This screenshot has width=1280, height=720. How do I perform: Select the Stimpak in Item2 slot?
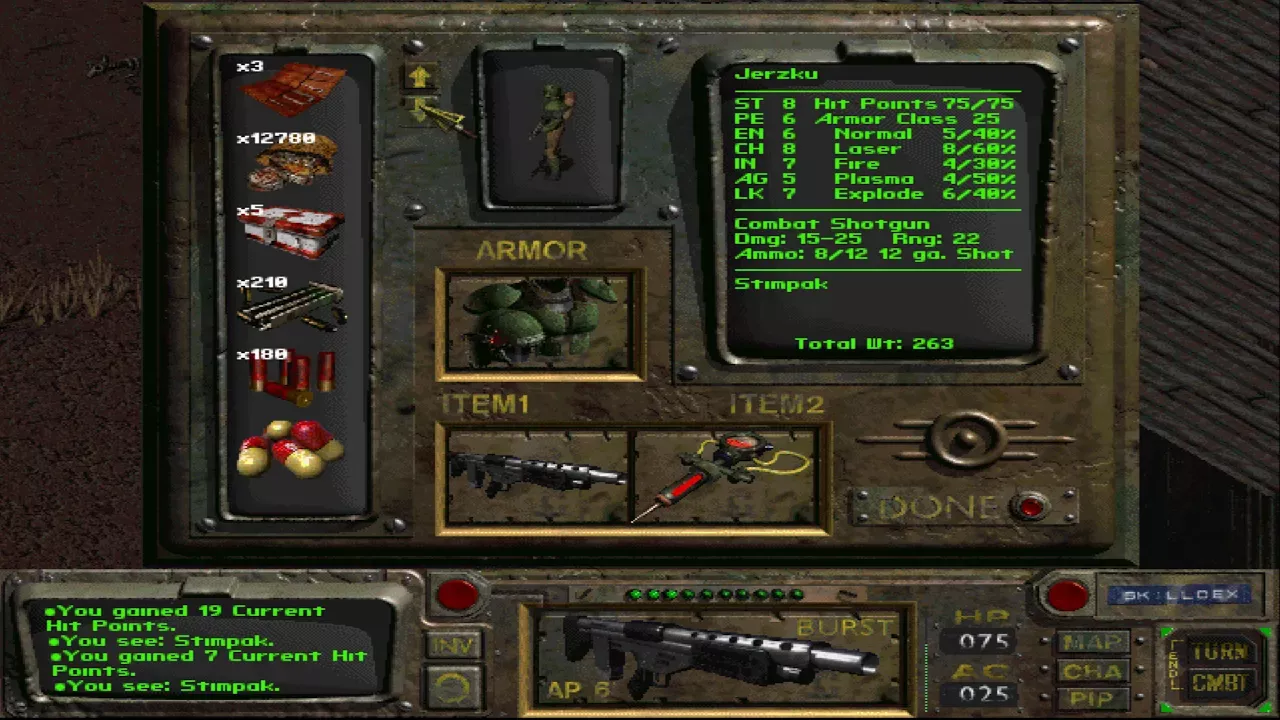coord(728,476)
